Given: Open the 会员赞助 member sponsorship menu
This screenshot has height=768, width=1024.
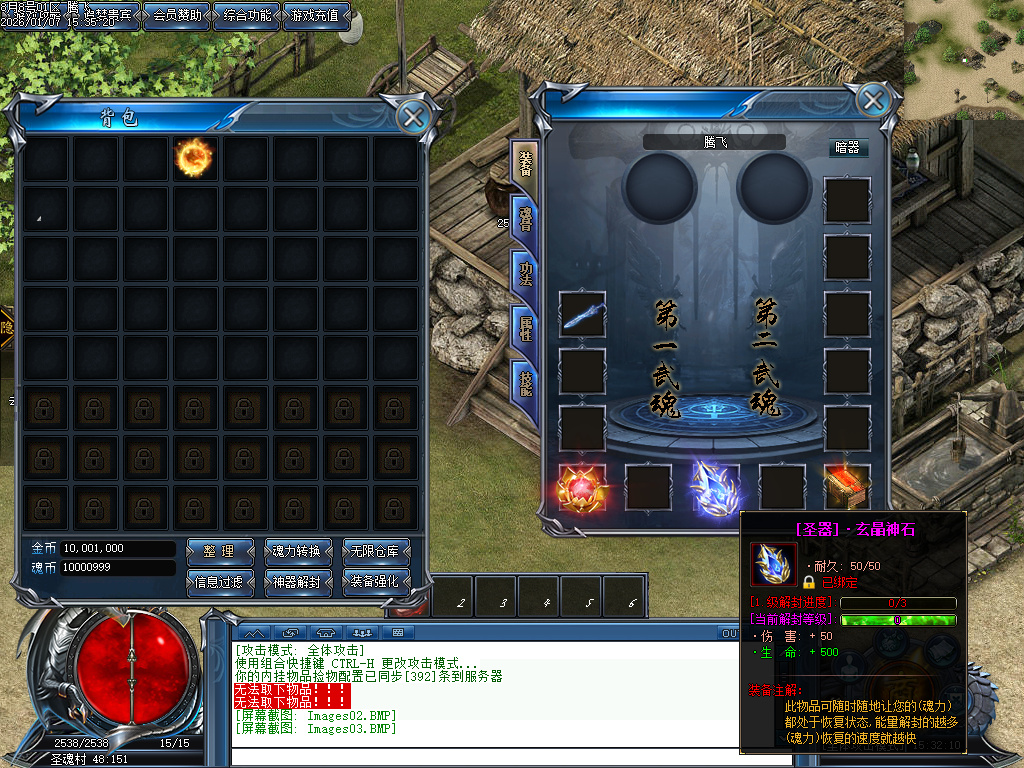Looking at the screenshot, I should [x=177, y=16].
